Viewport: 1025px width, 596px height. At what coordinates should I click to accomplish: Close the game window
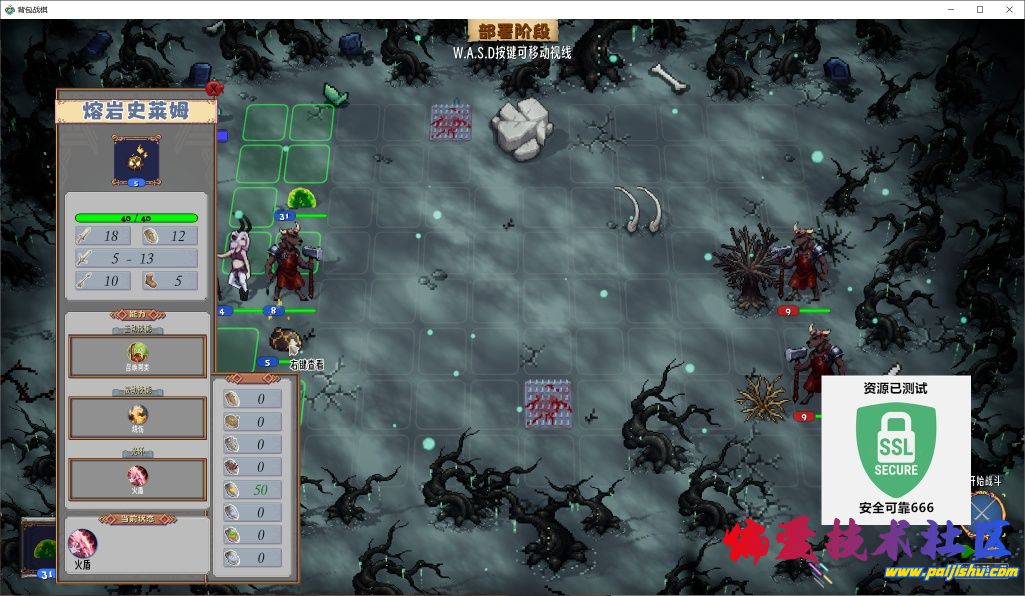pos(1007,9)
